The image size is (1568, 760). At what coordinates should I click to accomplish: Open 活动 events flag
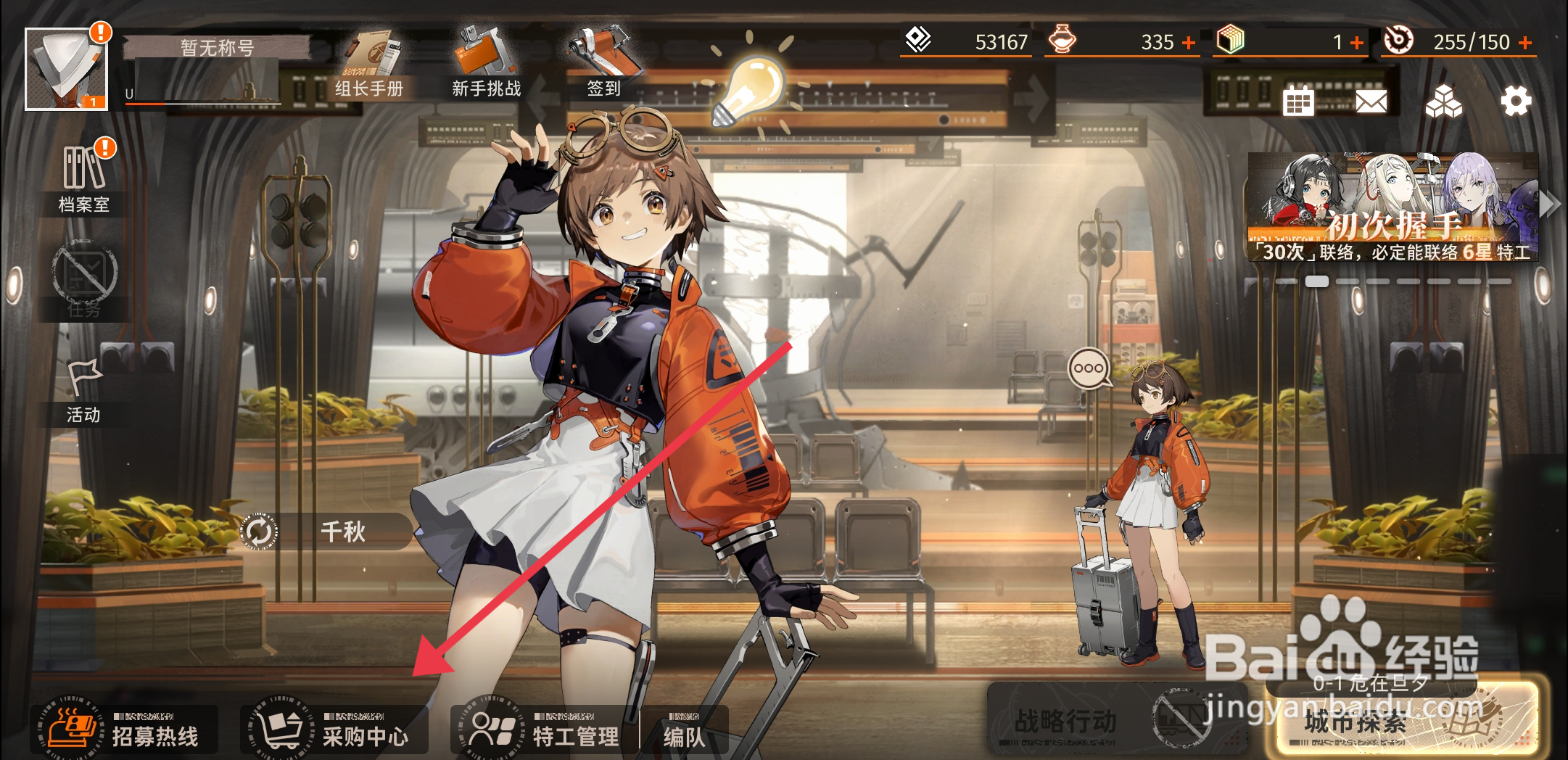(x=84, y=392)
